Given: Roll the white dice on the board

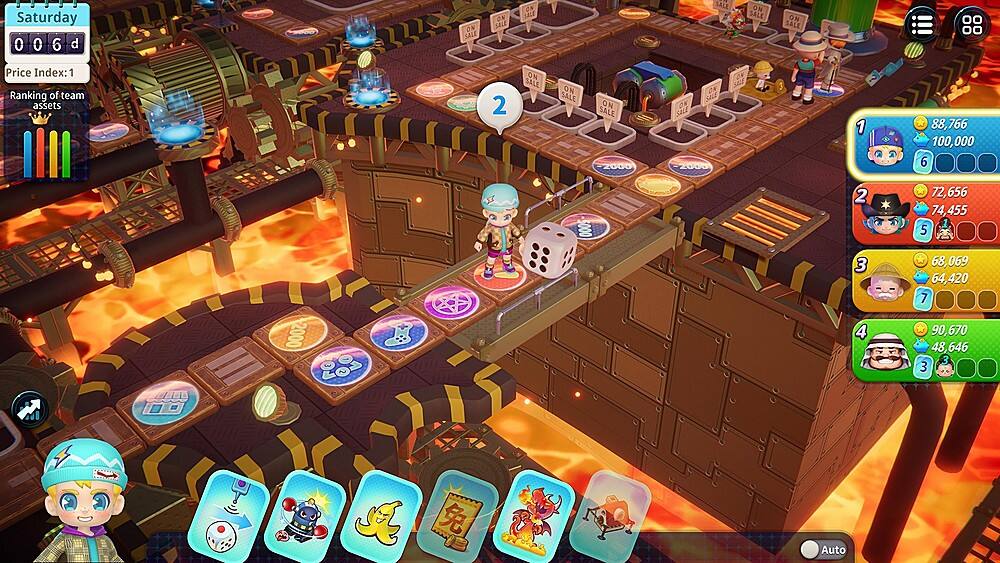Looking at the screenshot, I should pos(549,247).
